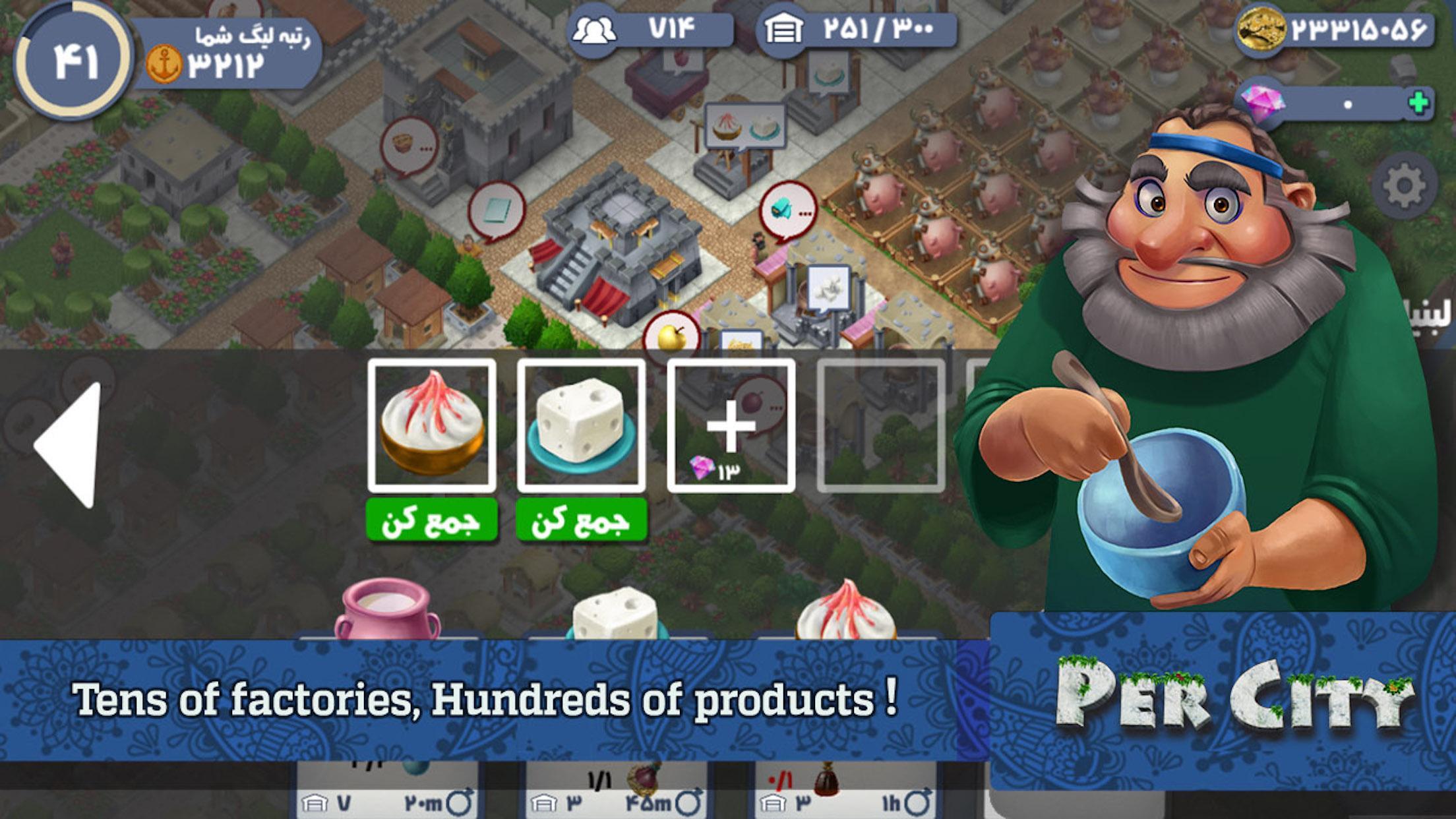Image resolution: width=1456 pixels, height=819 pixels.
Task: Select the cheese block production slot
Action: pyautogui.click(x=581, y=425)
